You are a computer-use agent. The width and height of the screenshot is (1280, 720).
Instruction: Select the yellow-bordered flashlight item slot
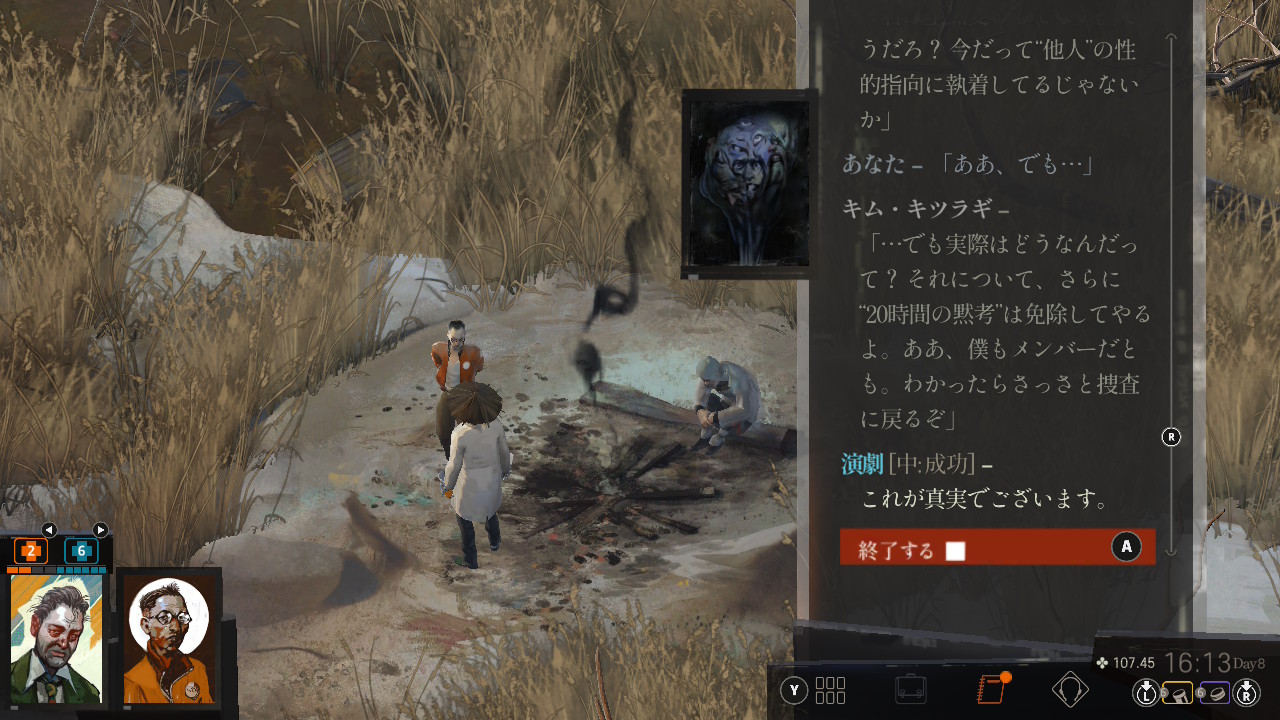click(x=1177, y=691)
